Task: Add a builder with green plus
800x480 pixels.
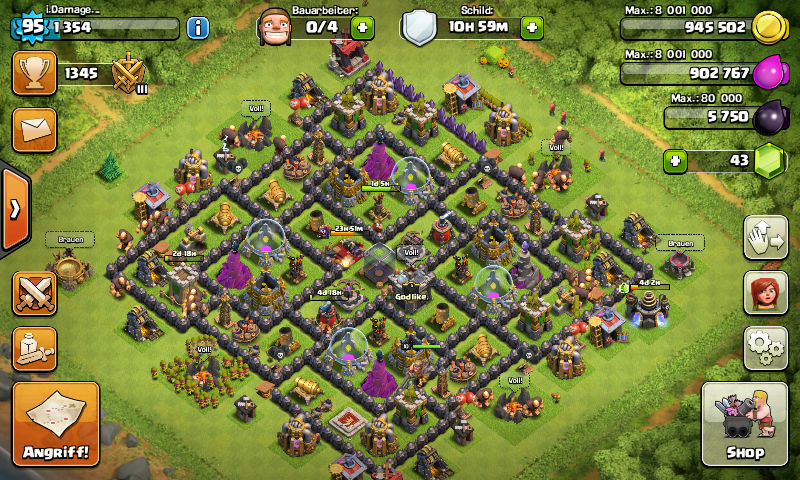Action: (363, 27)
